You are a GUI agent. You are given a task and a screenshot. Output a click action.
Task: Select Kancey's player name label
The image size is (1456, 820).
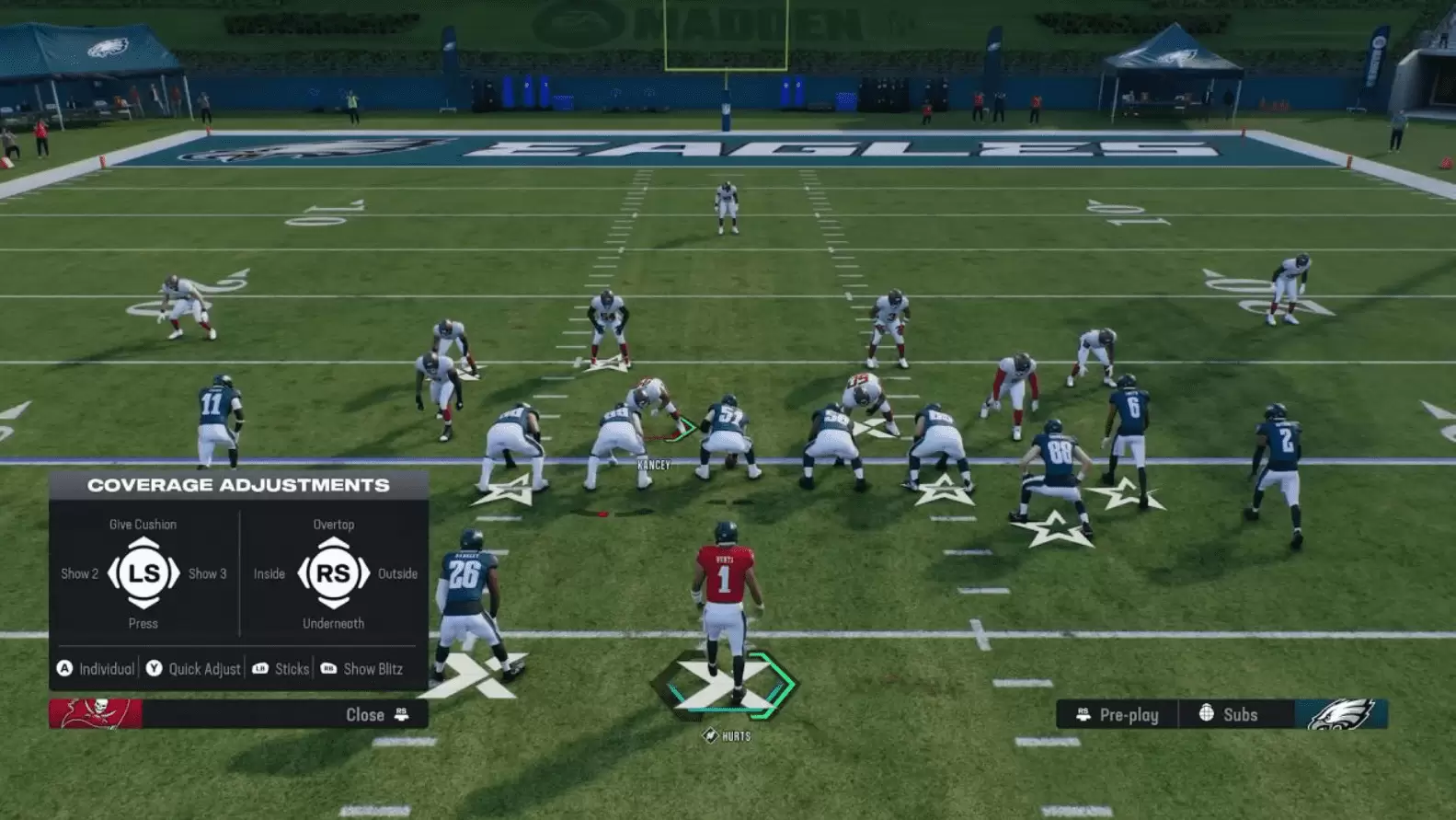pyautogui.click(x=653, y=465)
